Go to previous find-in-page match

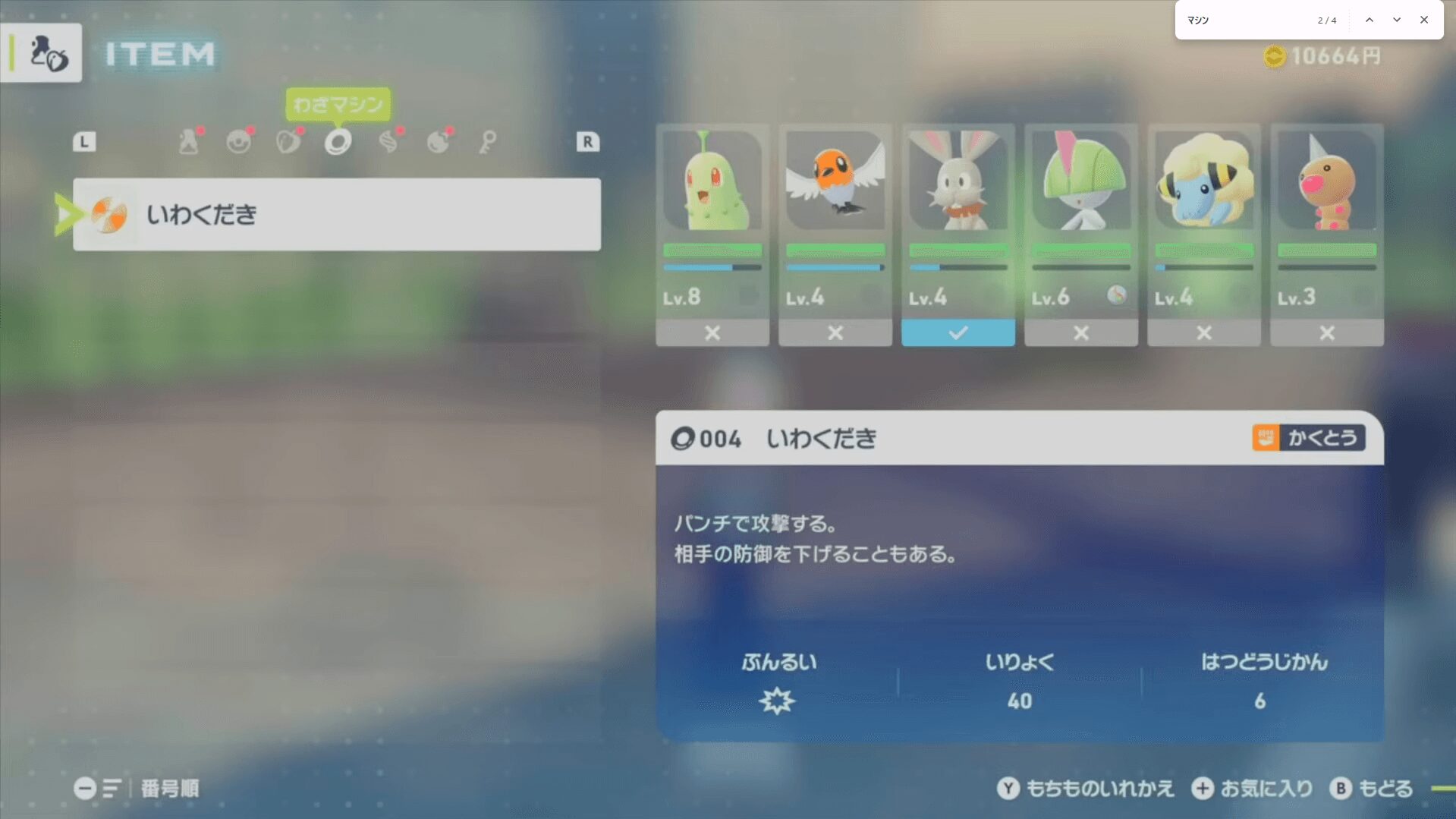coord(1370,20)
